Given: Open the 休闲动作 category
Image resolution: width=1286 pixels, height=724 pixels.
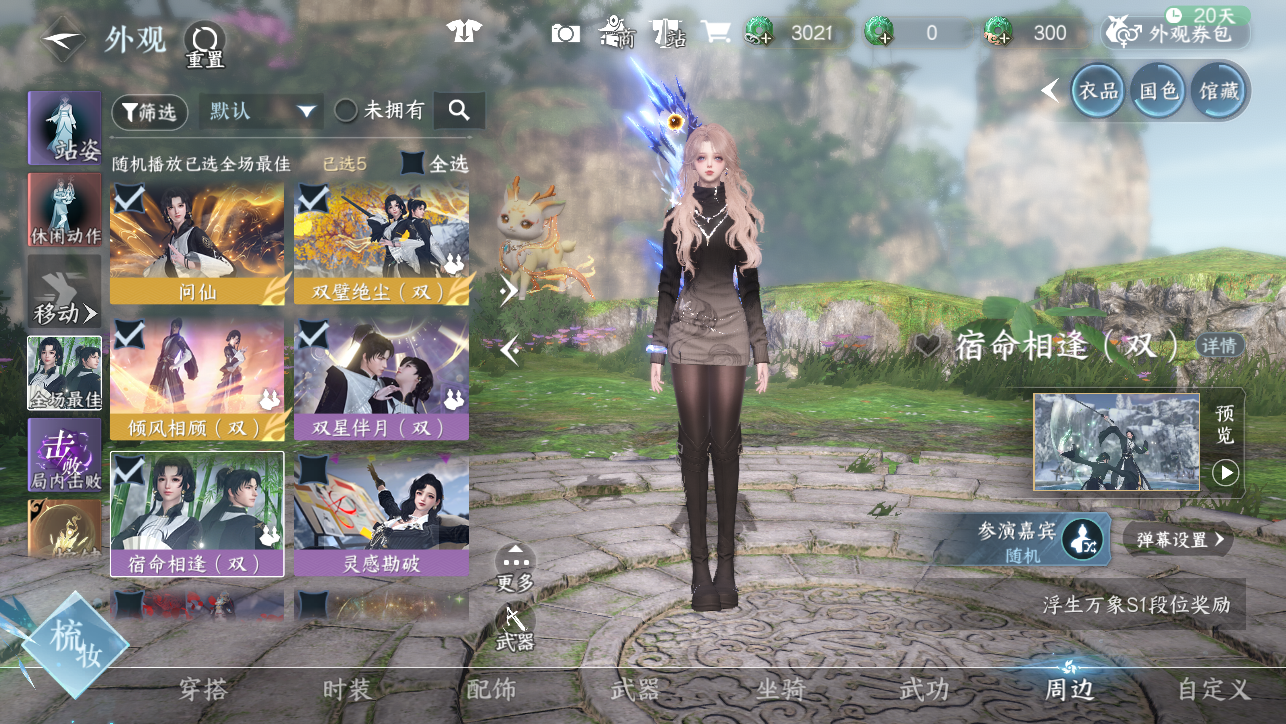Looking at the screenshot, I should [x=65, y=211].
